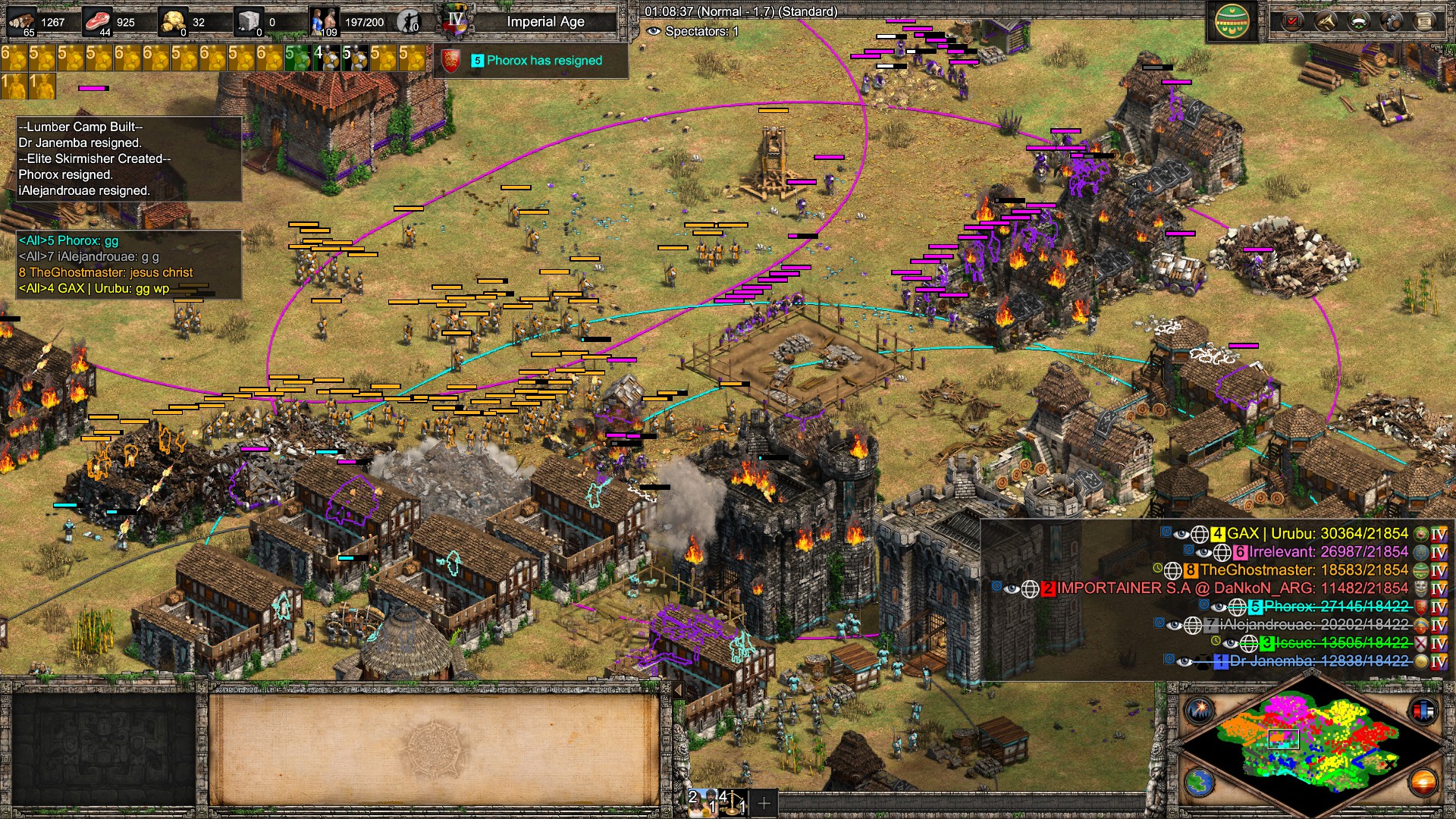Switch minimap mode with the globe button

pos(1200,782)
